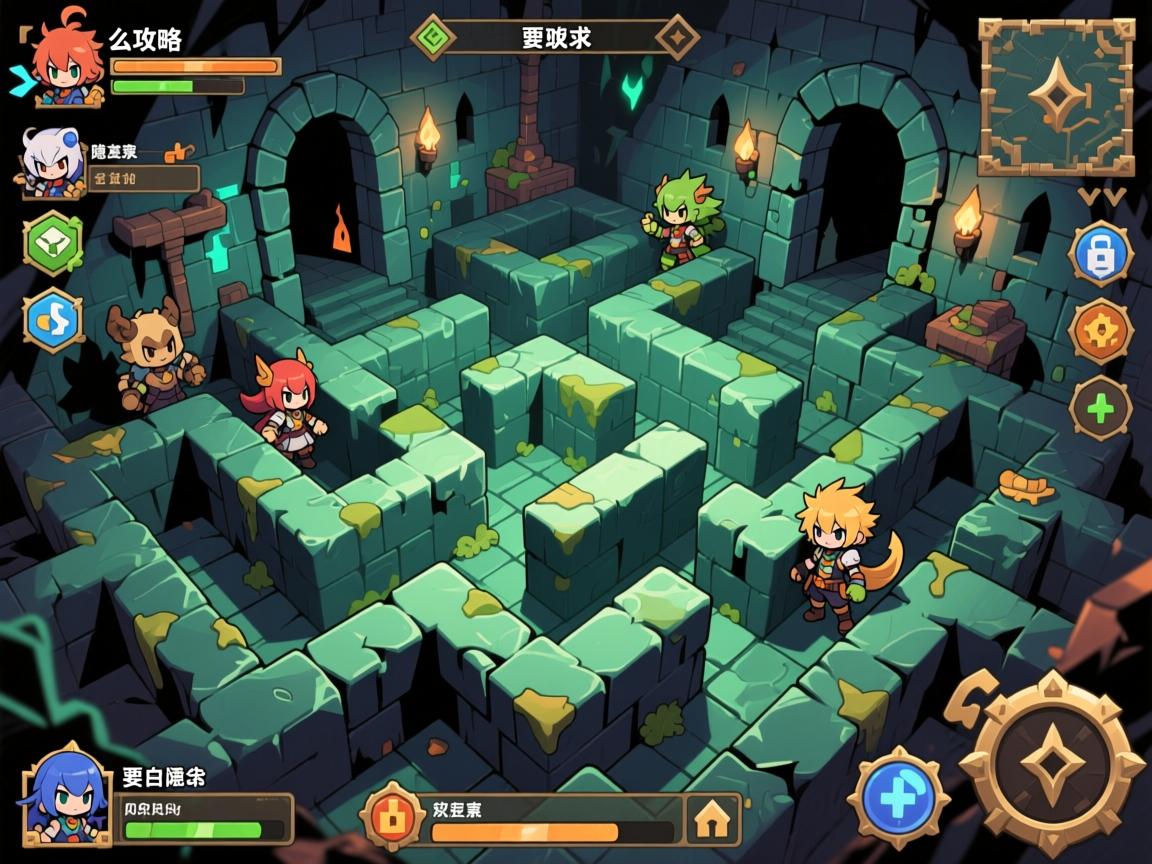Open the framed minimap panel

(1055, 97)
